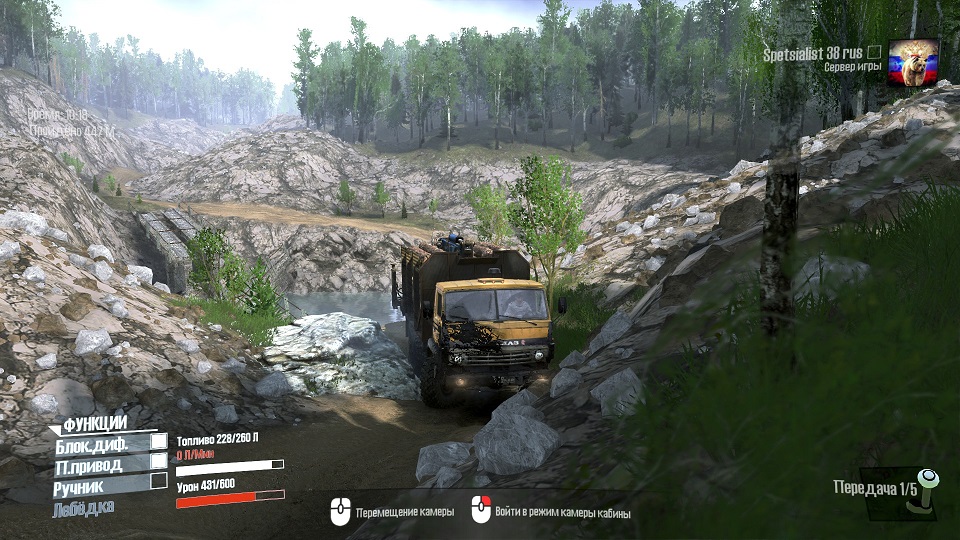Viewport: 960px width, 540px height.
Task: Tick the checkbox beside Spetsialist 38 rus
Action: point(874,51)
